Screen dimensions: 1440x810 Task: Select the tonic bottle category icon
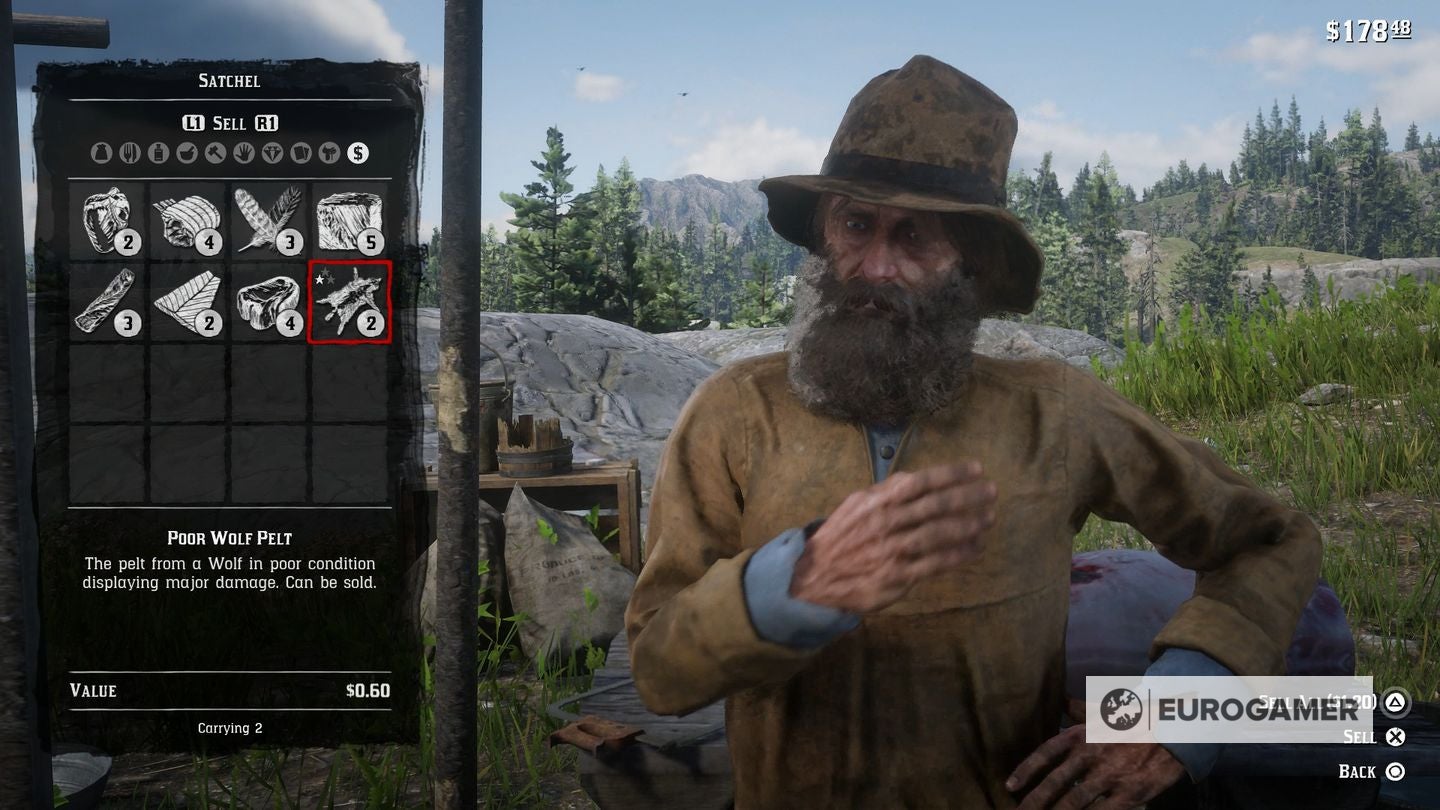click(x=159, y=153)
